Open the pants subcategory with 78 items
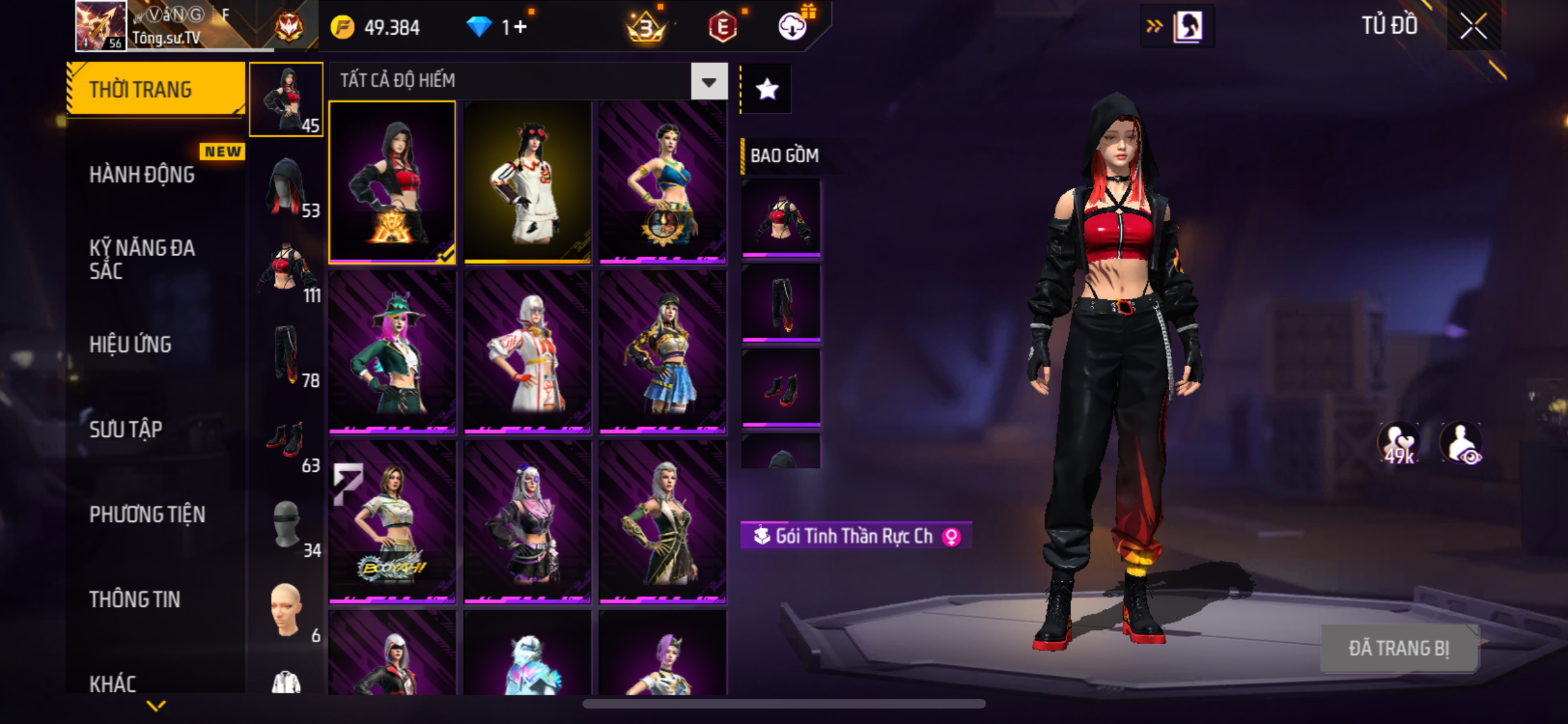1568x724 pixels. 287,356
